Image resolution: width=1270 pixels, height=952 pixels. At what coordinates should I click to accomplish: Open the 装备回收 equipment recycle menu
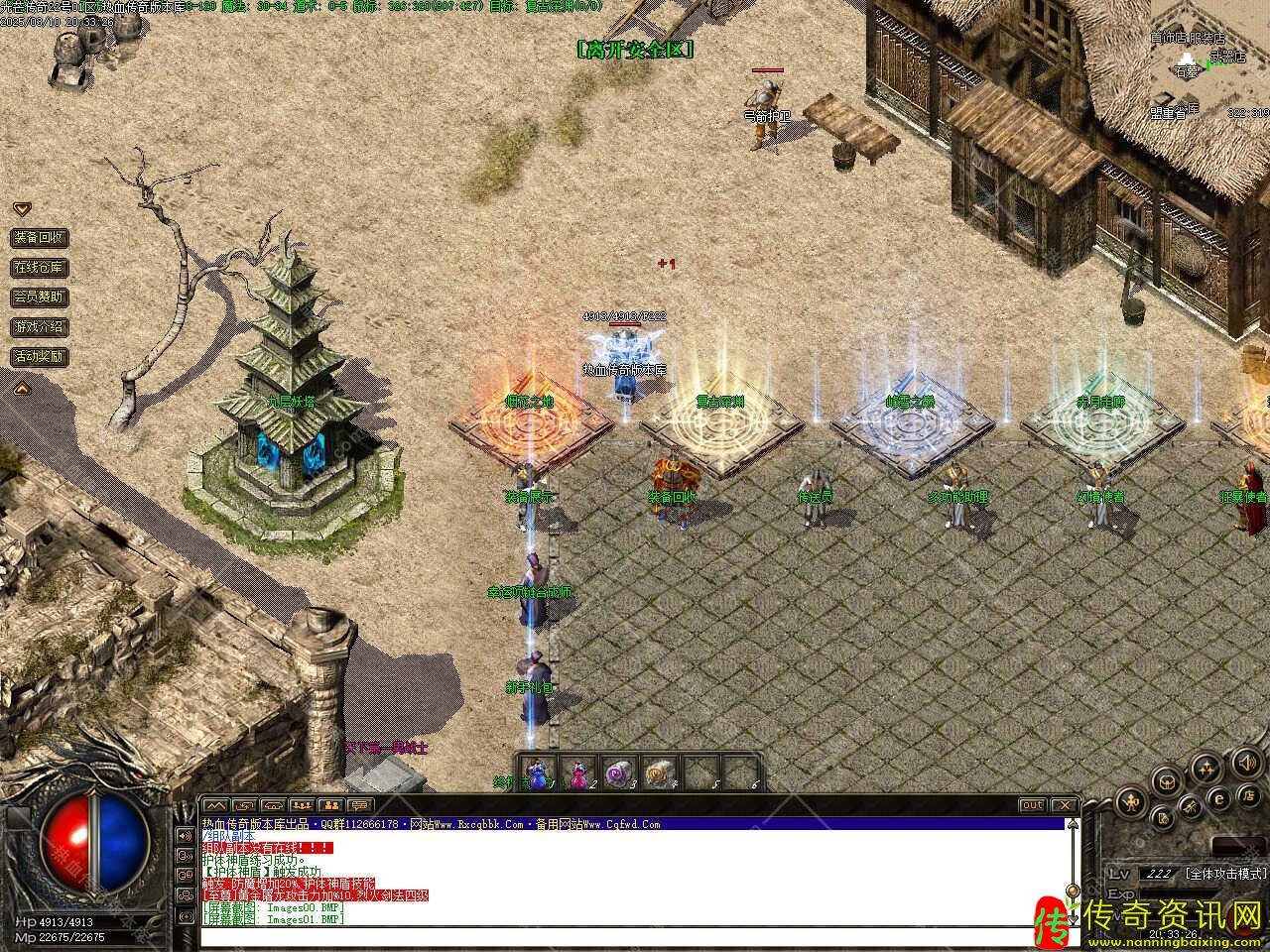click(x=40, y=238)
